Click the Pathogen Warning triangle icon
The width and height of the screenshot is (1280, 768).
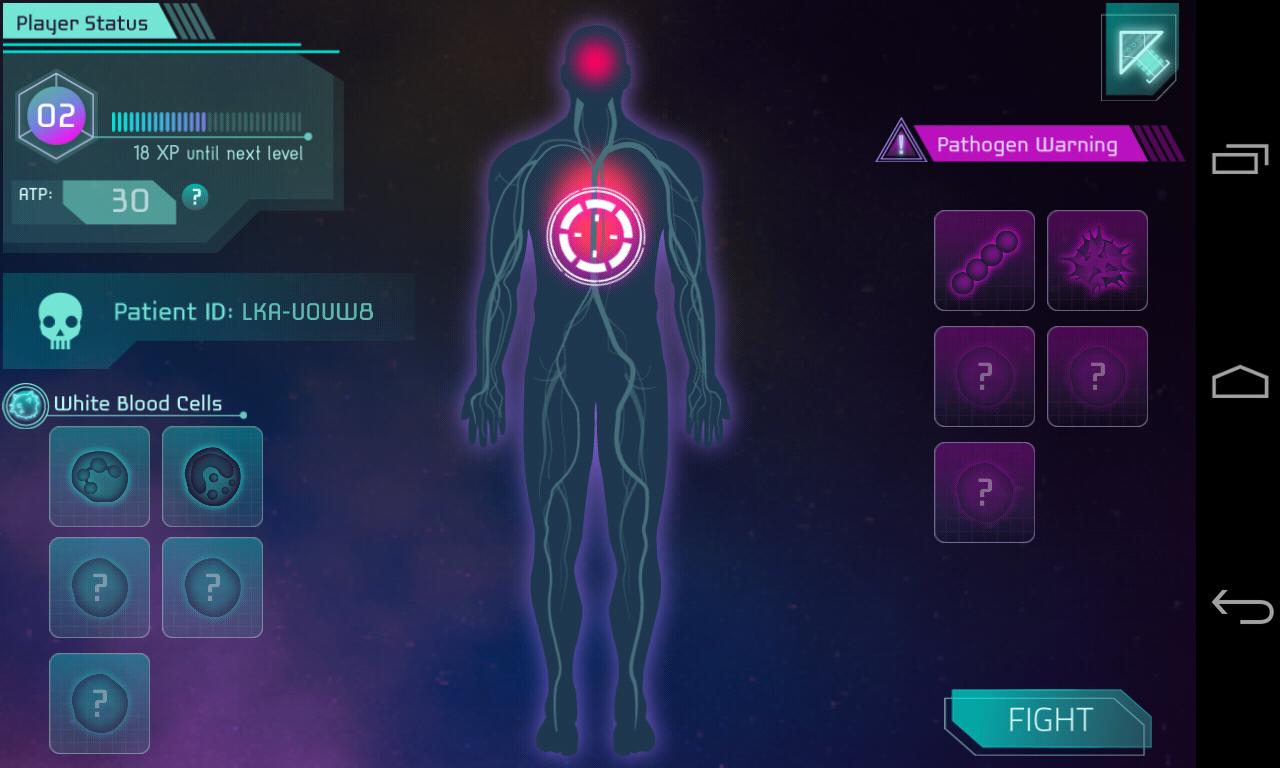coord(901,143)
